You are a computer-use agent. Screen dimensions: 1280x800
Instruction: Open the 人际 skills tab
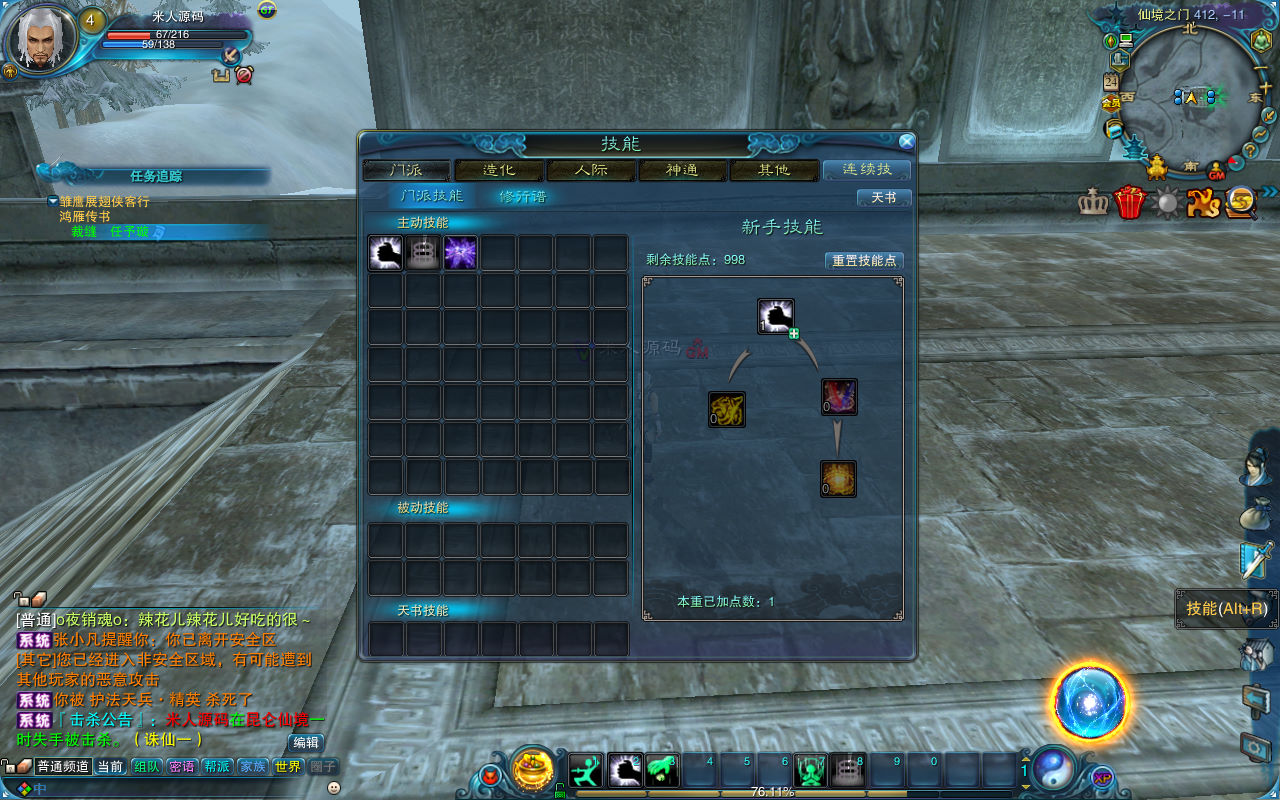click(x=591, y=170)
